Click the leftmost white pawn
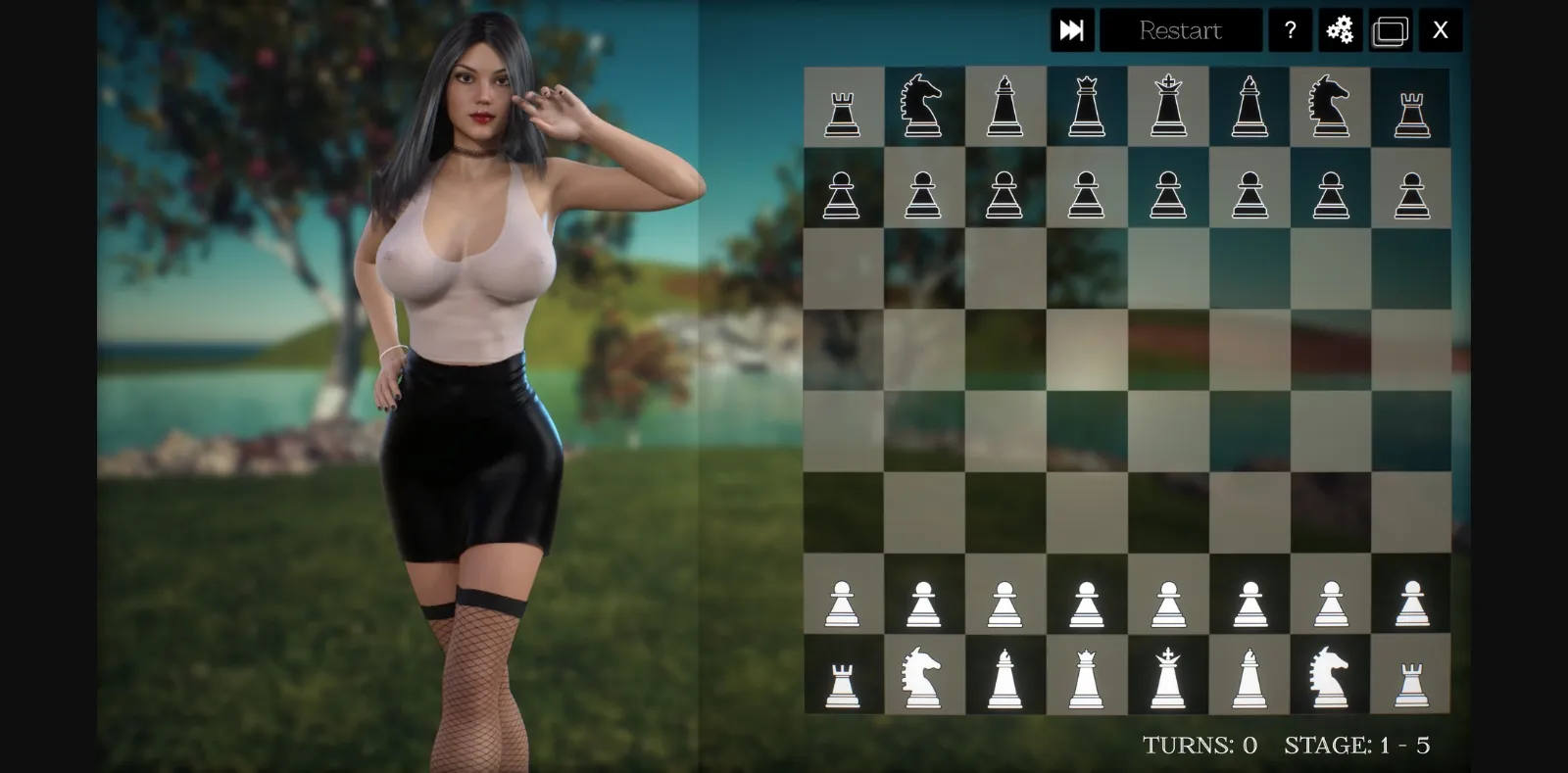Image resolution: width=1568 pixels, height=773 pixels. coord(842,598)
